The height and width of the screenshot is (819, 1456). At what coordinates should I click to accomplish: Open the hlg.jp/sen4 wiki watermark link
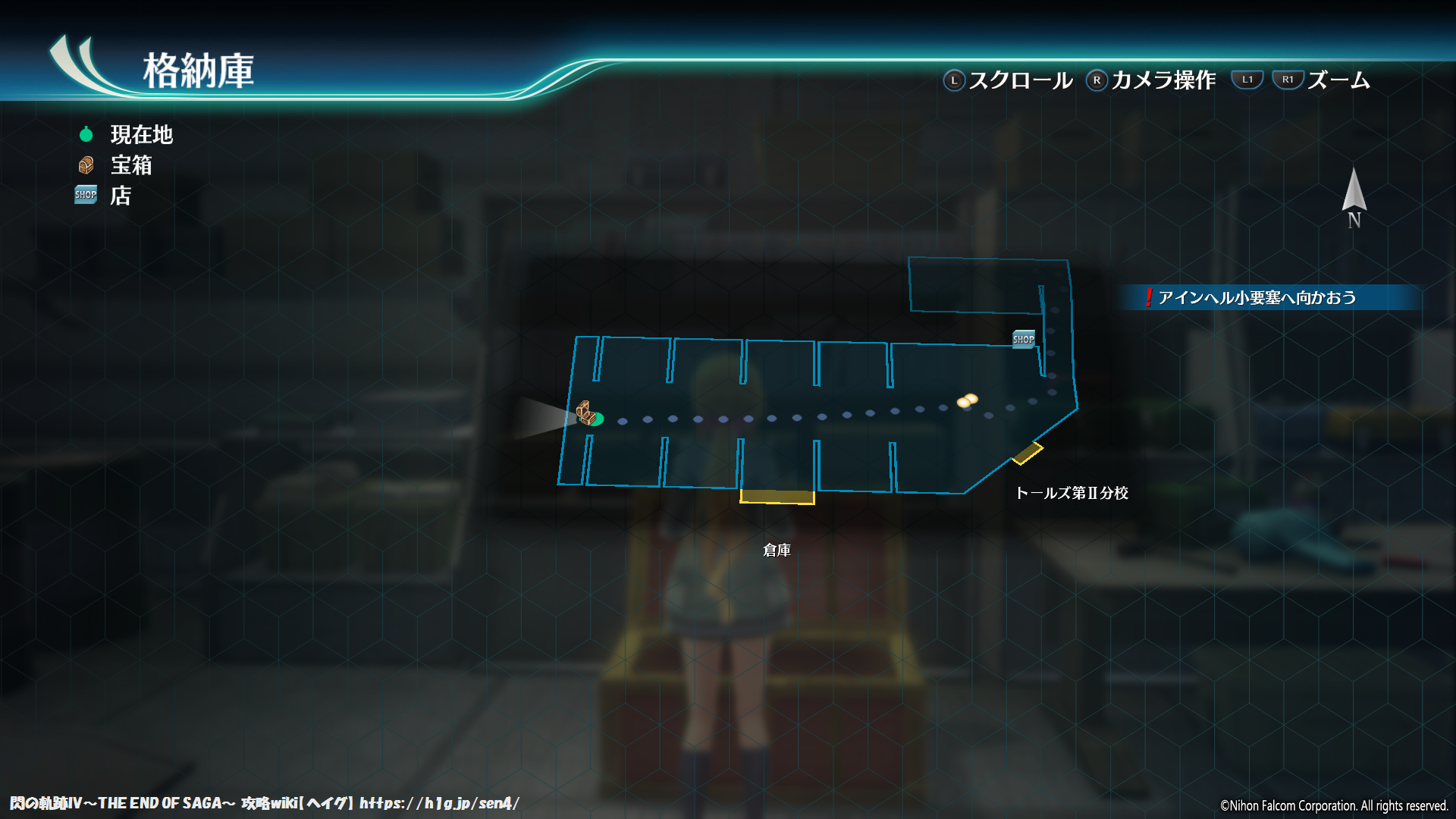pos(439,803)
